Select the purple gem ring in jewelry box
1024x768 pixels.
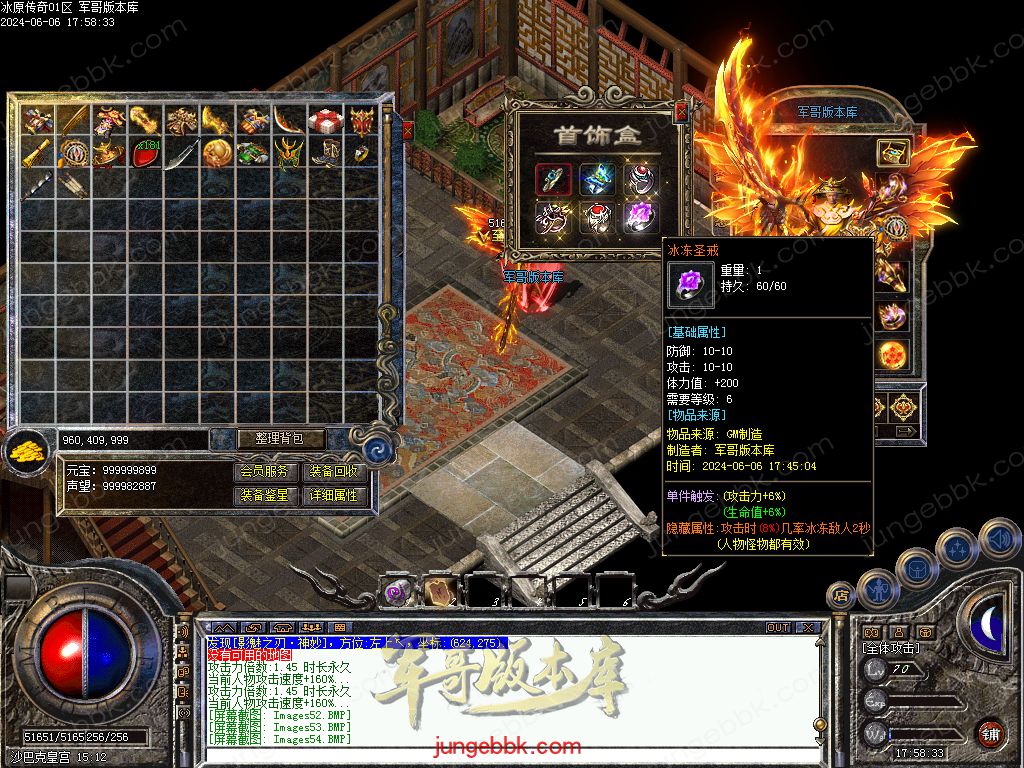click(x=640, y=216)
